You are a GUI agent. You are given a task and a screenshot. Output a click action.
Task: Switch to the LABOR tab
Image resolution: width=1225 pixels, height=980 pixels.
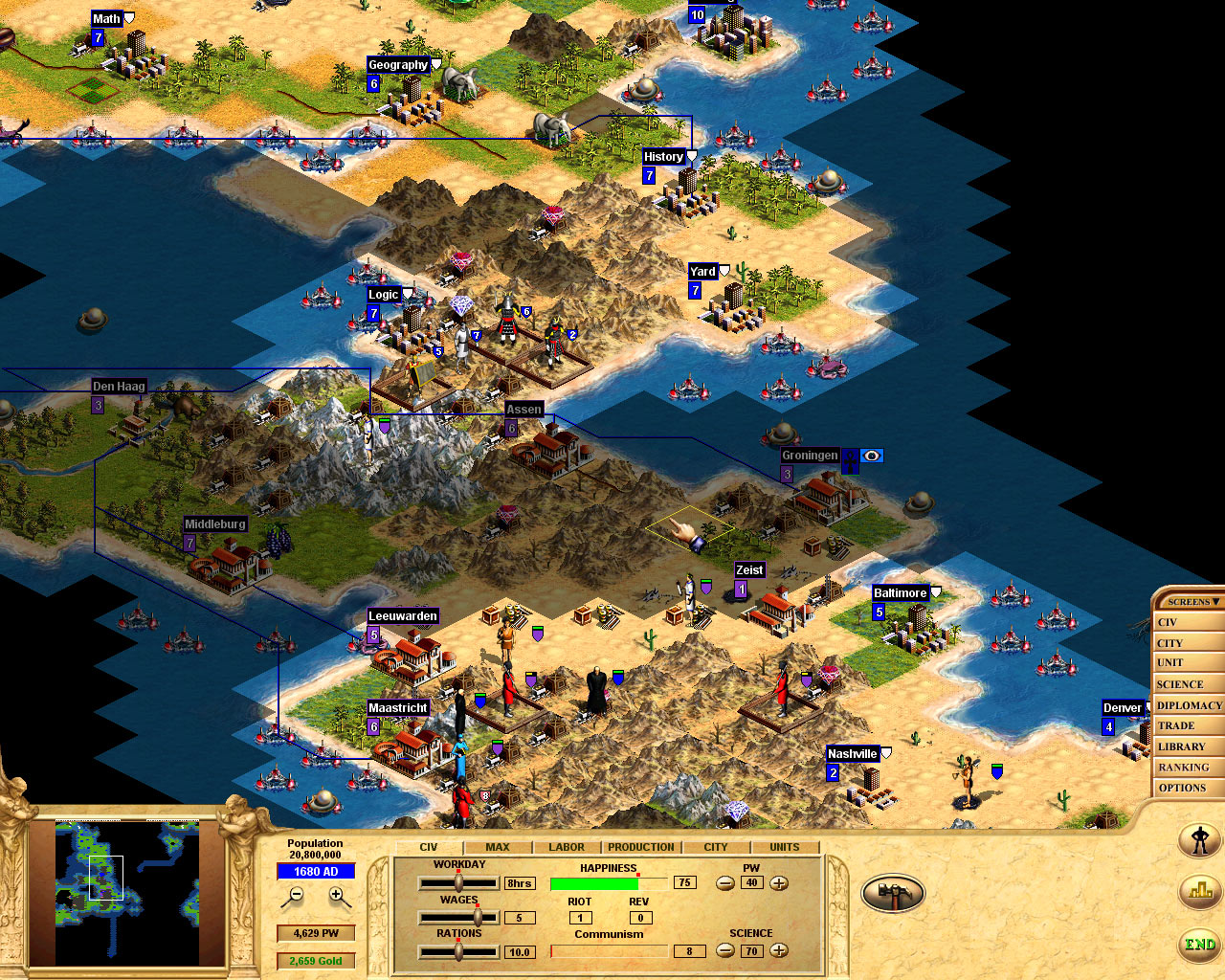(x=566, y=847)
